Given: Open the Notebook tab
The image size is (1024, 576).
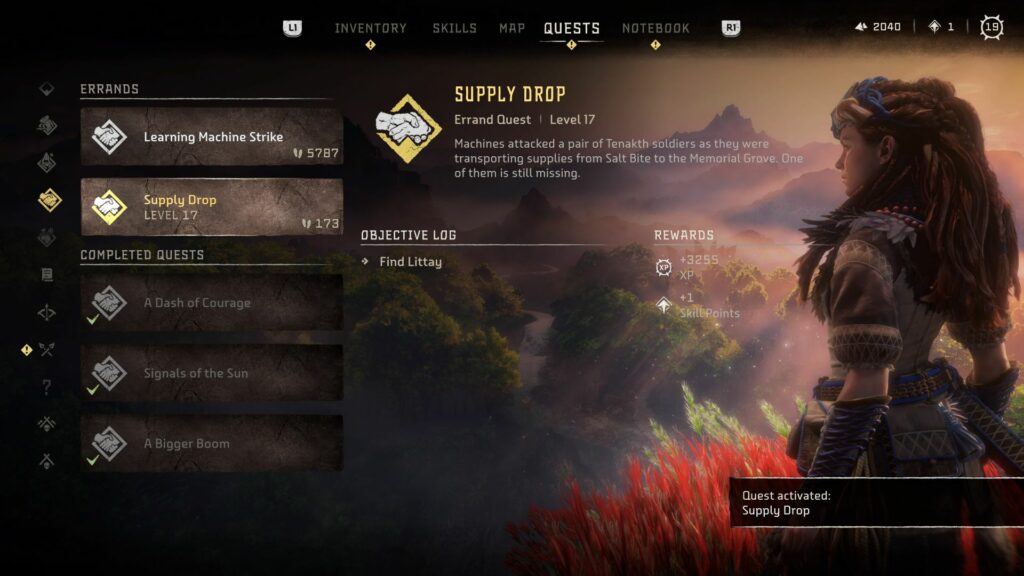Looking at the screenshot, I should 656,28.
